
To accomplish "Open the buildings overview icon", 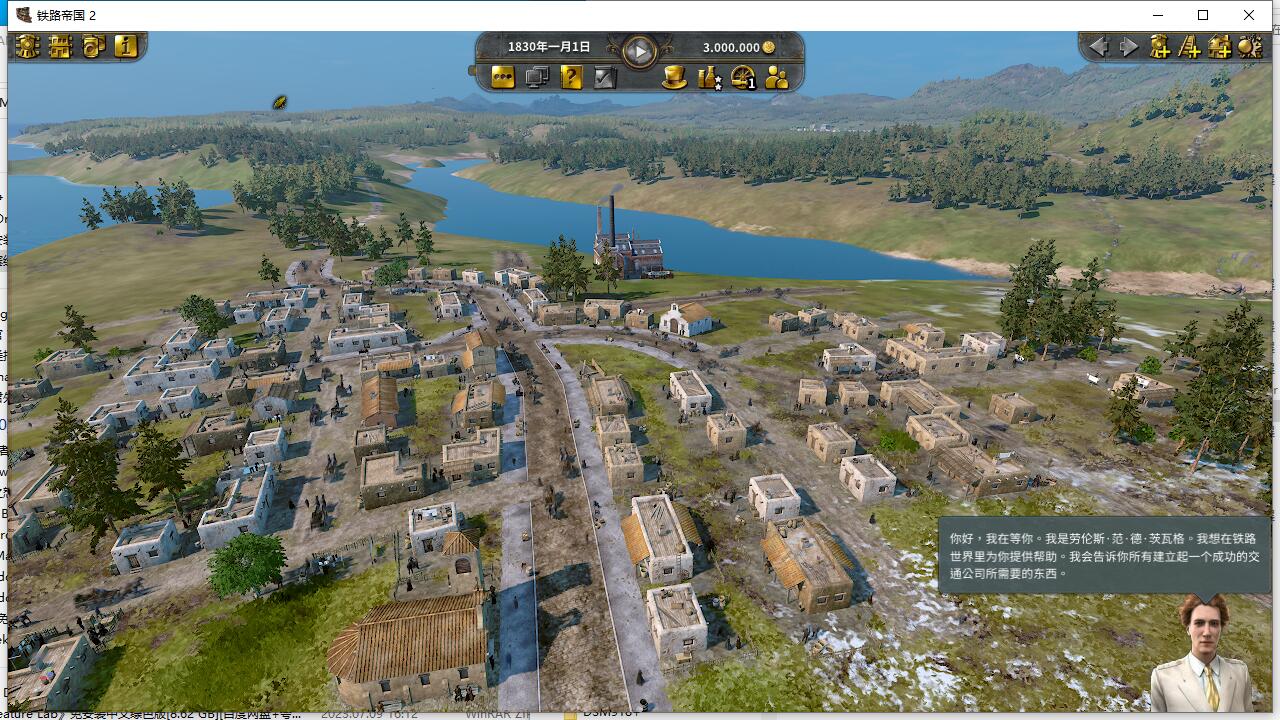I will coord(60,46).
